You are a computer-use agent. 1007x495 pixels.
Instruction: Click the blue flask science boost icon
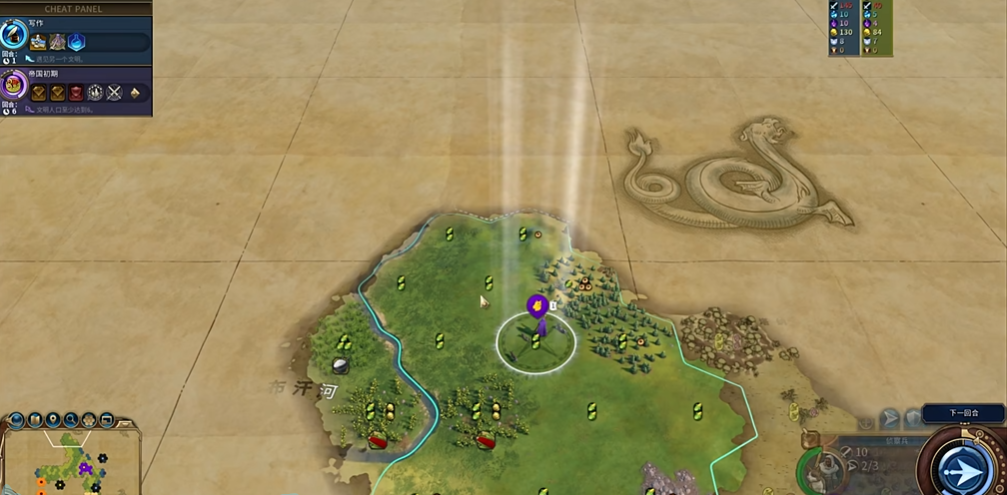coord(76,42)
